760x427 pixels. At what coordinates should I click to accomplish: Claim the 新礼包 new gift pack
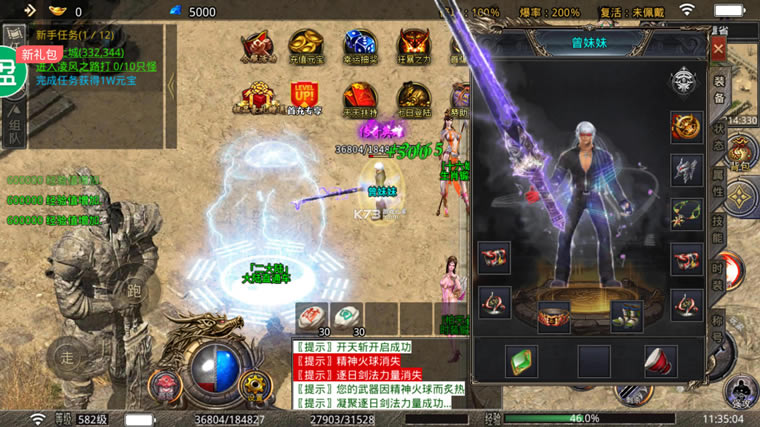(x=38, y=54)
